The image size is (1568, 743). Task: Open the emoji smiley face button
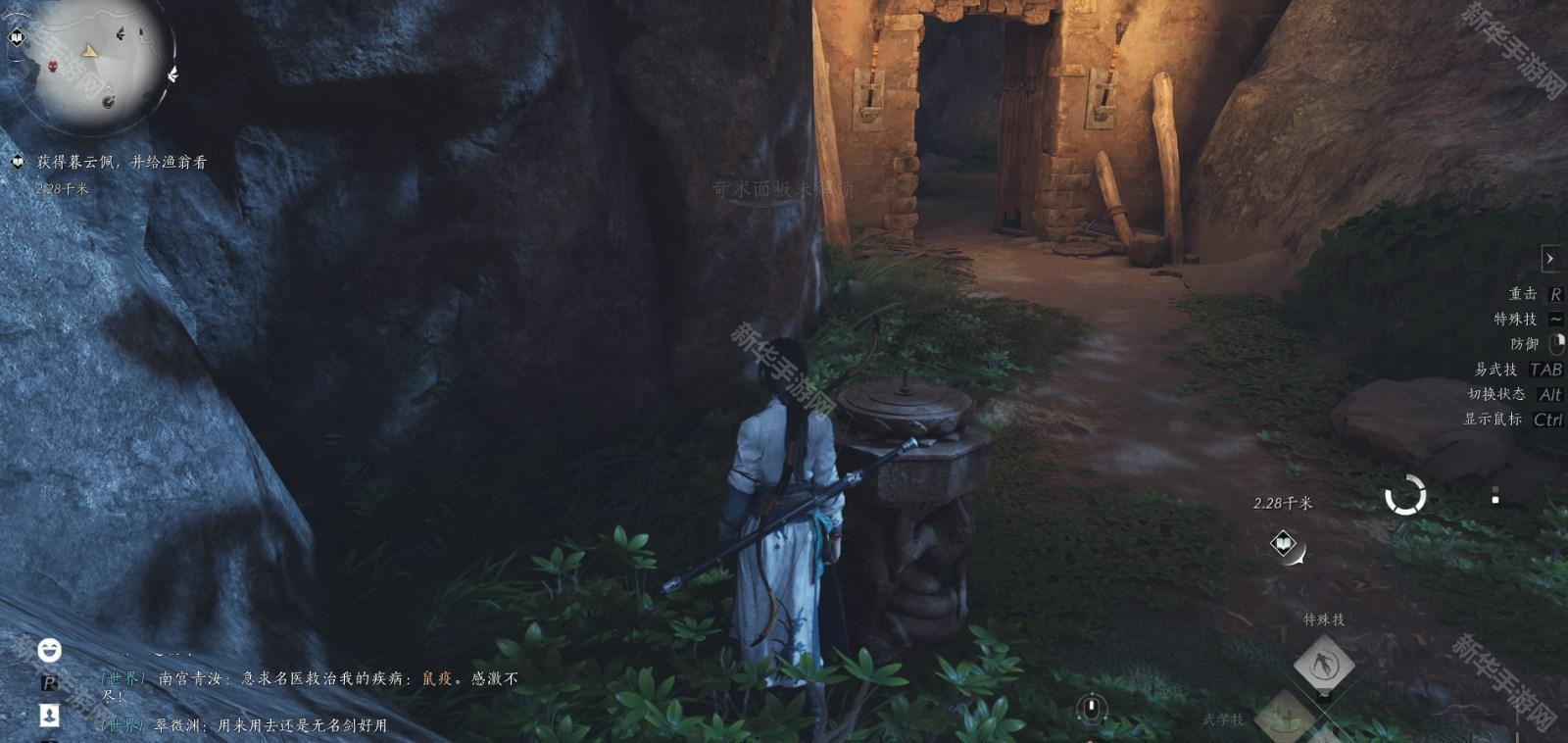pos(49,649)
